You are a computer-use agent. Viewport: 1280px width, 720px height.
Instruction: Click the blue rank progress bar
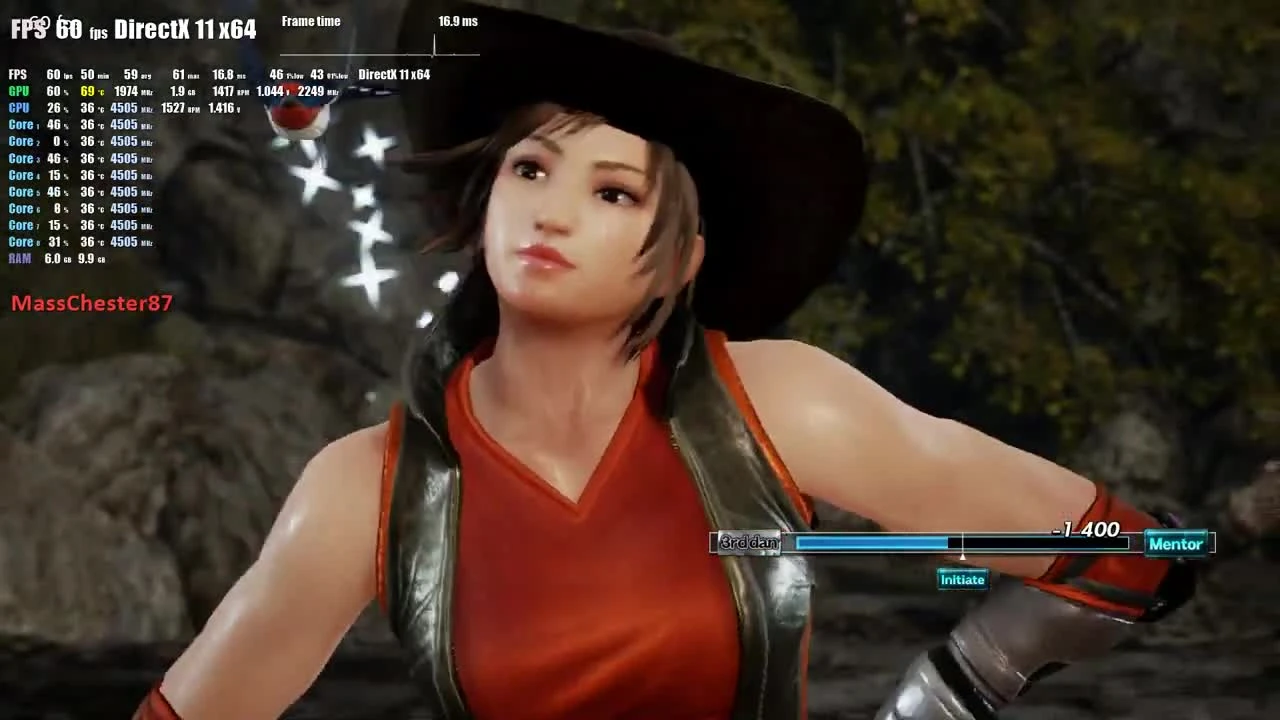[x=870, y=543]
